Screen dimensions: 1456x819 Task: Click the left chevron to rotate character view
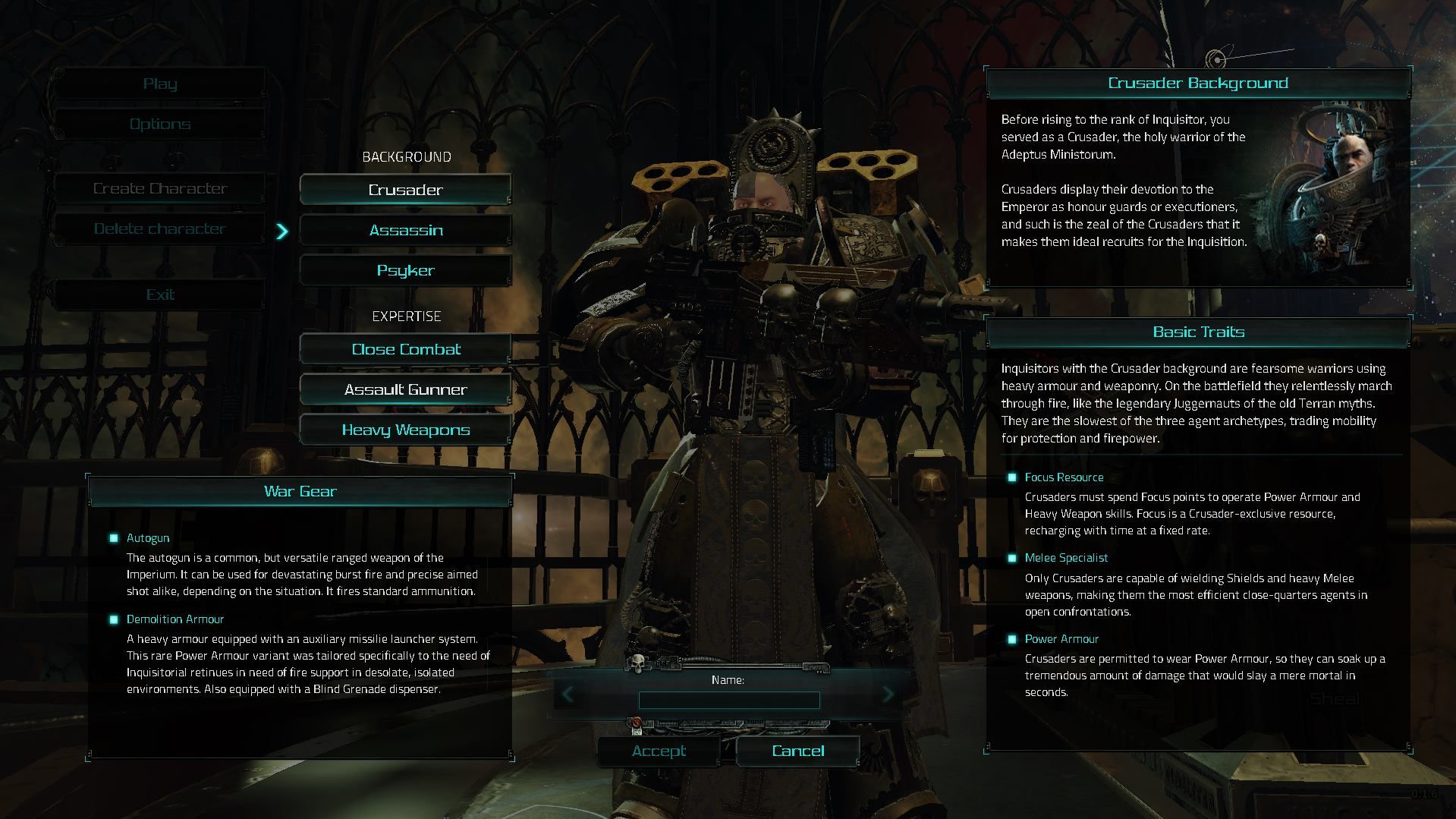(x=568, y=694)
